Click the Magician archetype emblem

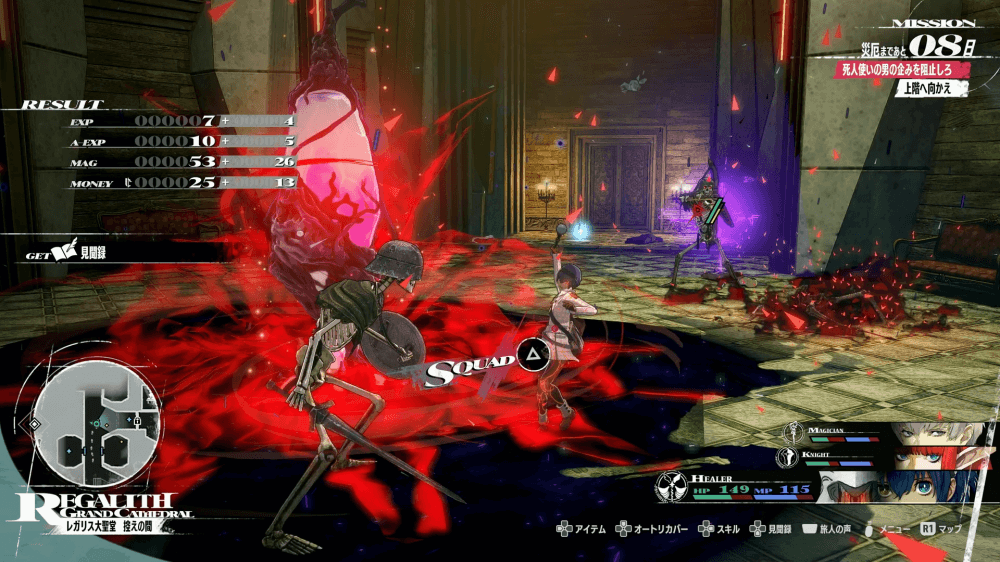click(x=792, y=432)
